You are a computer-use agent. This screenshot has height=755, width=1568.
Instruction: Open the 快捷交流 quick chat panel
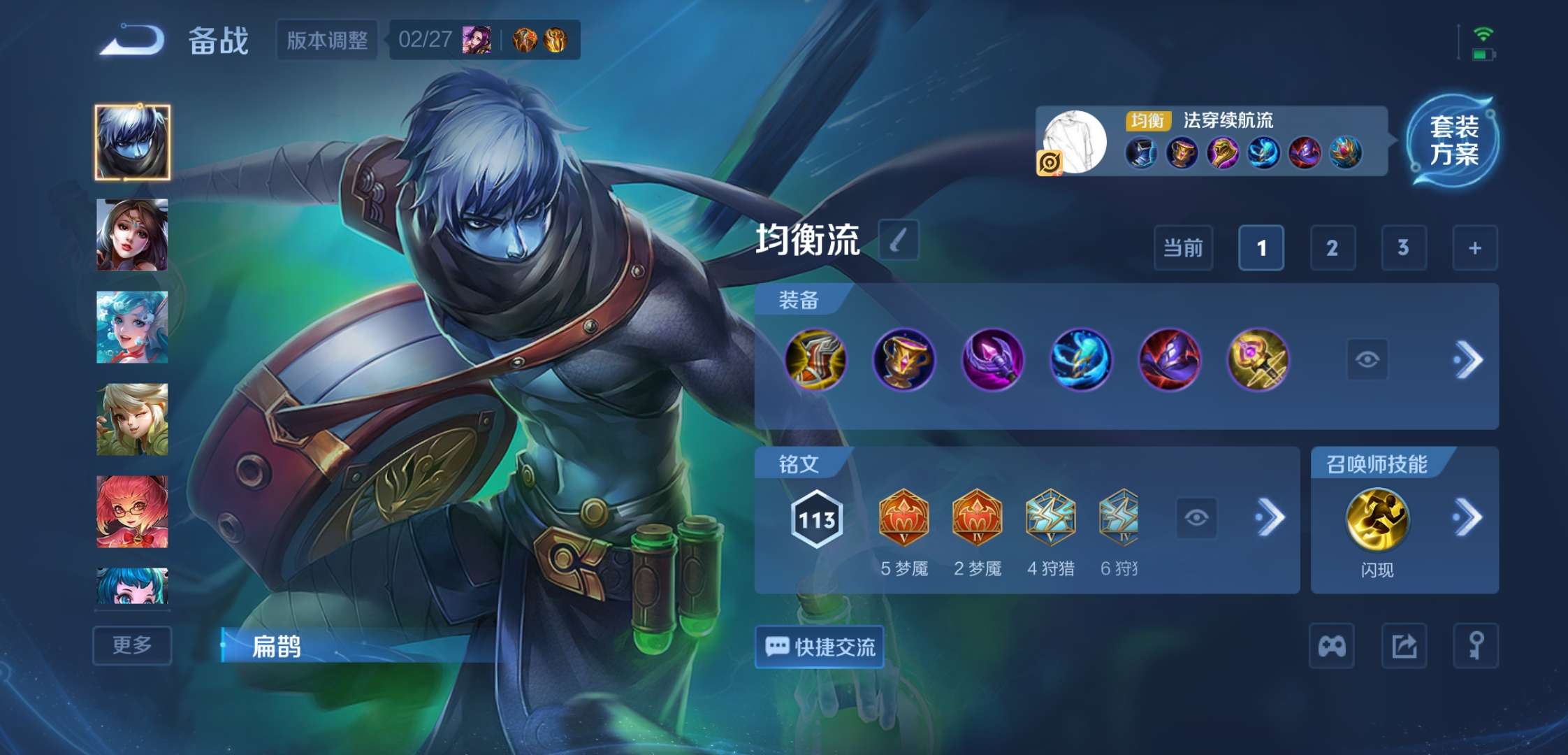[x=818, y=648]
